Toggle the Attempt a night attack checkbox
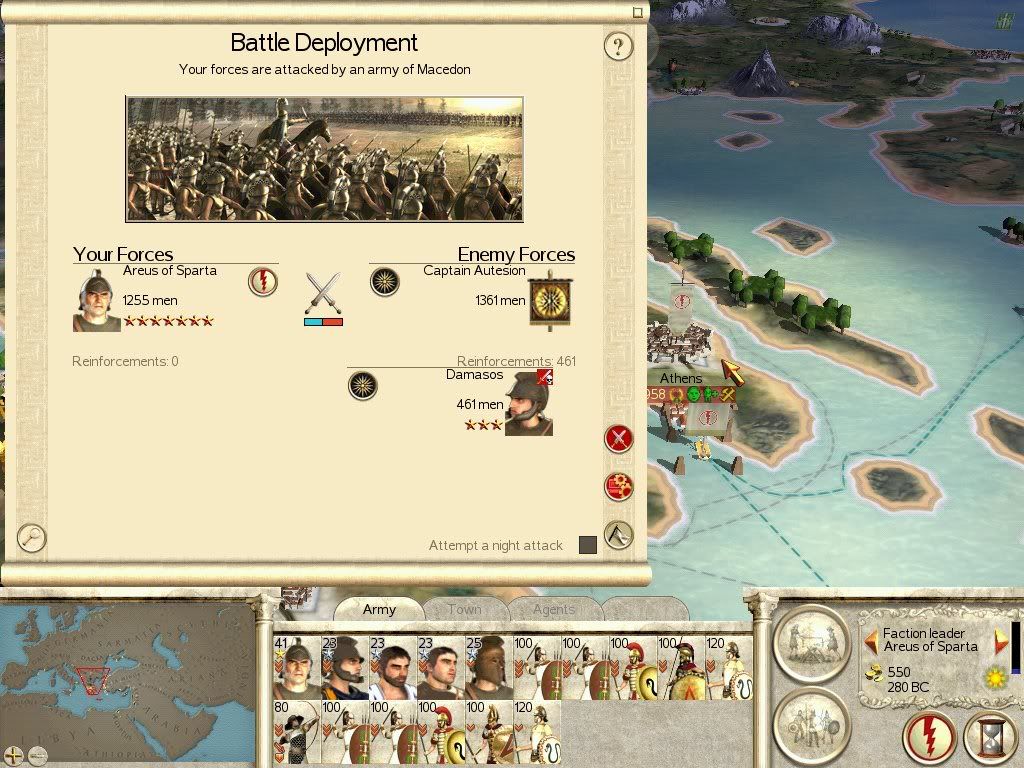The height and width of the screenshot is (768, 1024). pyautogui.click(x=588, y=545)
